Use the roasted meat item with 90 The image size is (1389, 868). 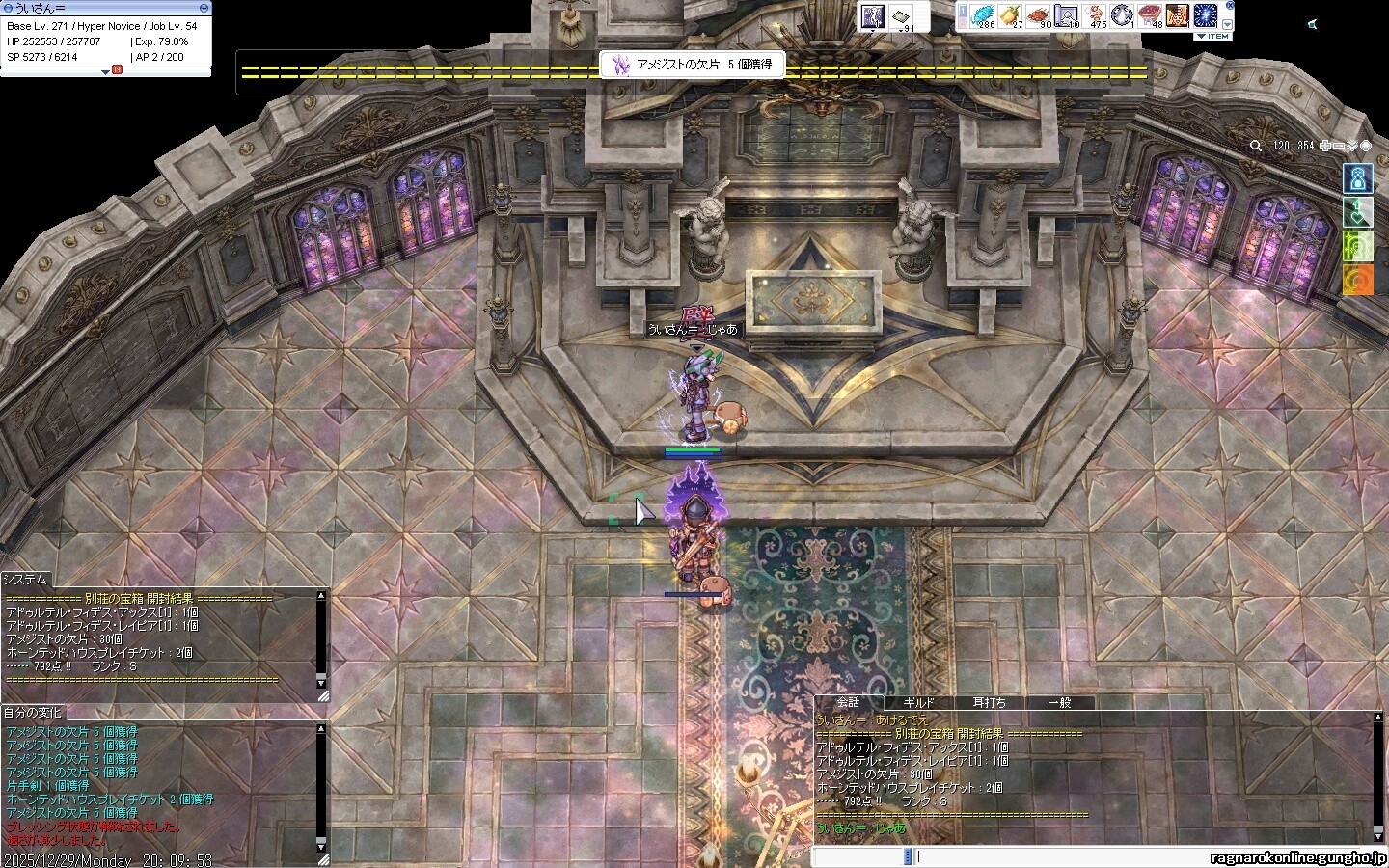point(1038,15)
